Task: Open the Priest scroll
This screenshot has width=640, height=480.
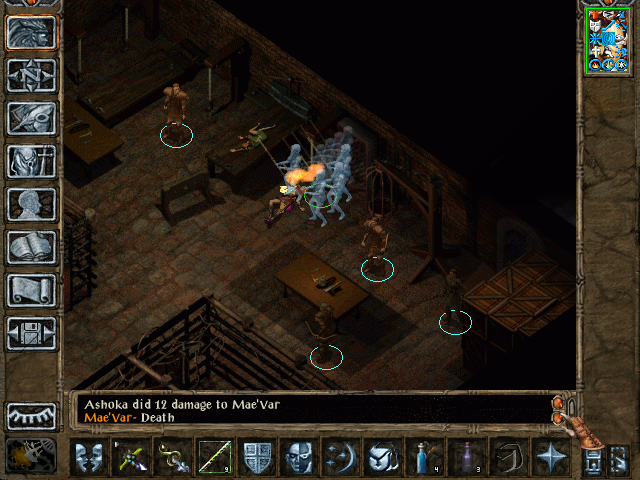Action: 32,290
